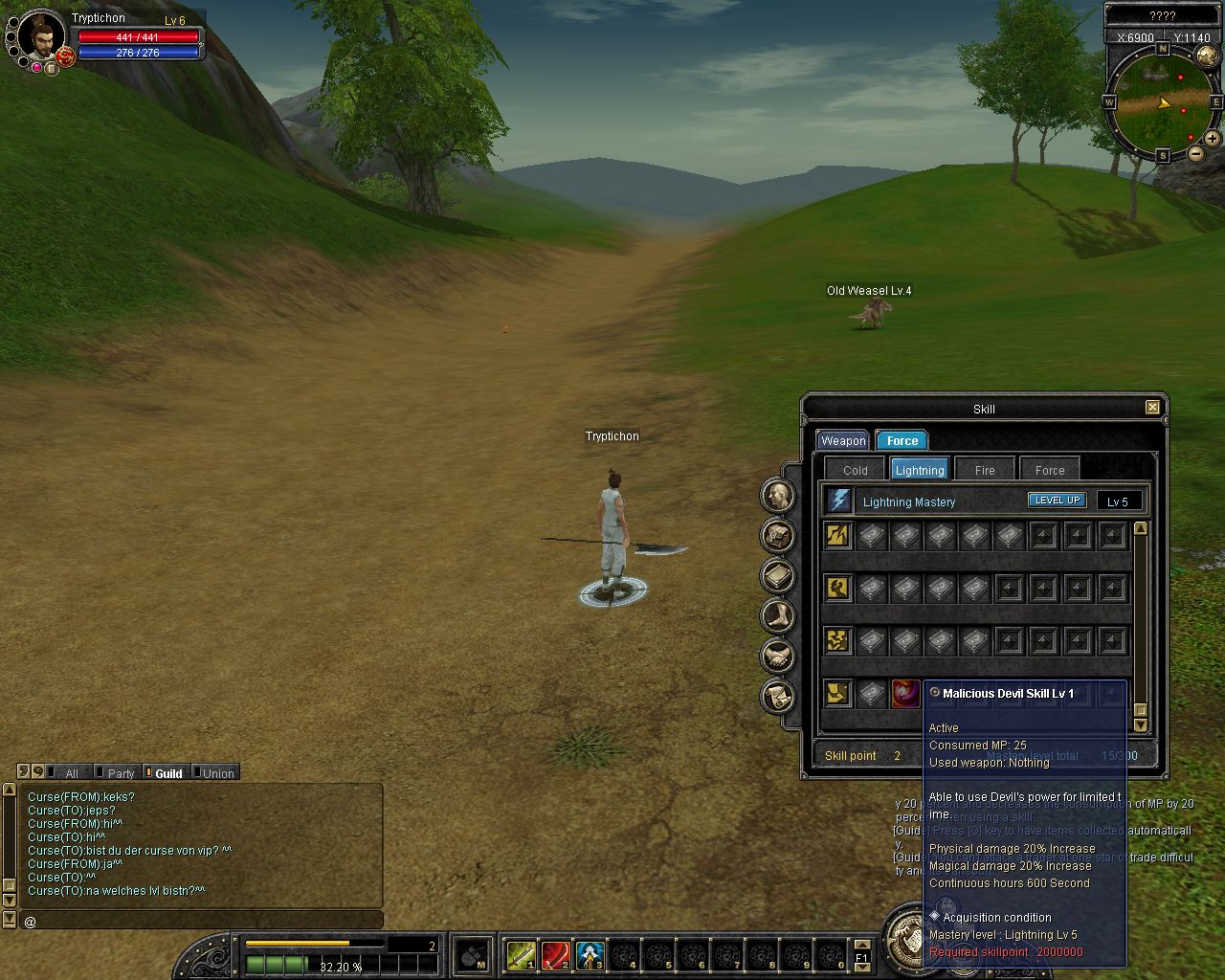This screenshot has height=980, width=1225.
Task: Open the inventory bag side button
Action: pyautogui.click(x=778, y=535)
